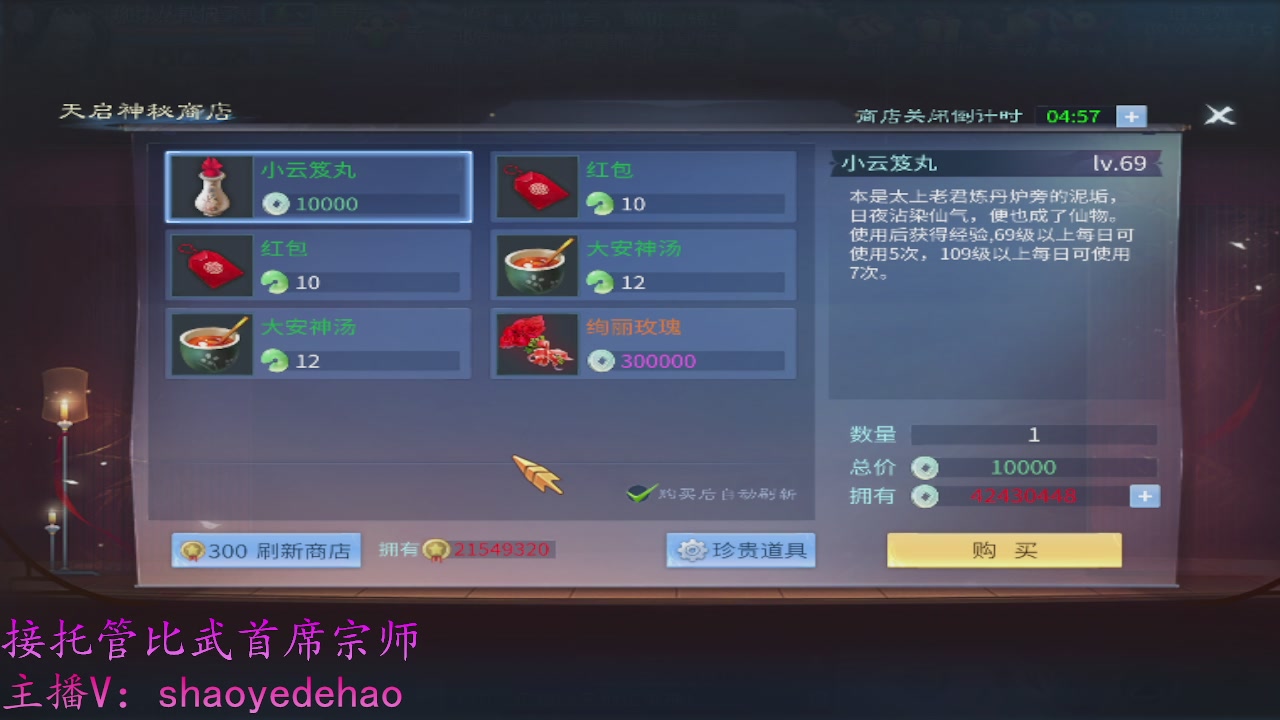Click the 红包 red packet icon in top row
Screen dimensions: 1280x720
point(534,186)
